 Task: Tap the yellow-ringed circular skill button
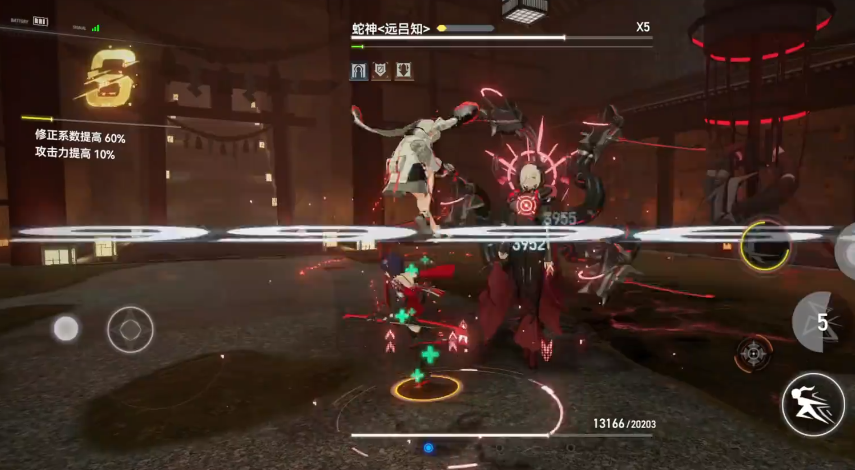point(765,244)
